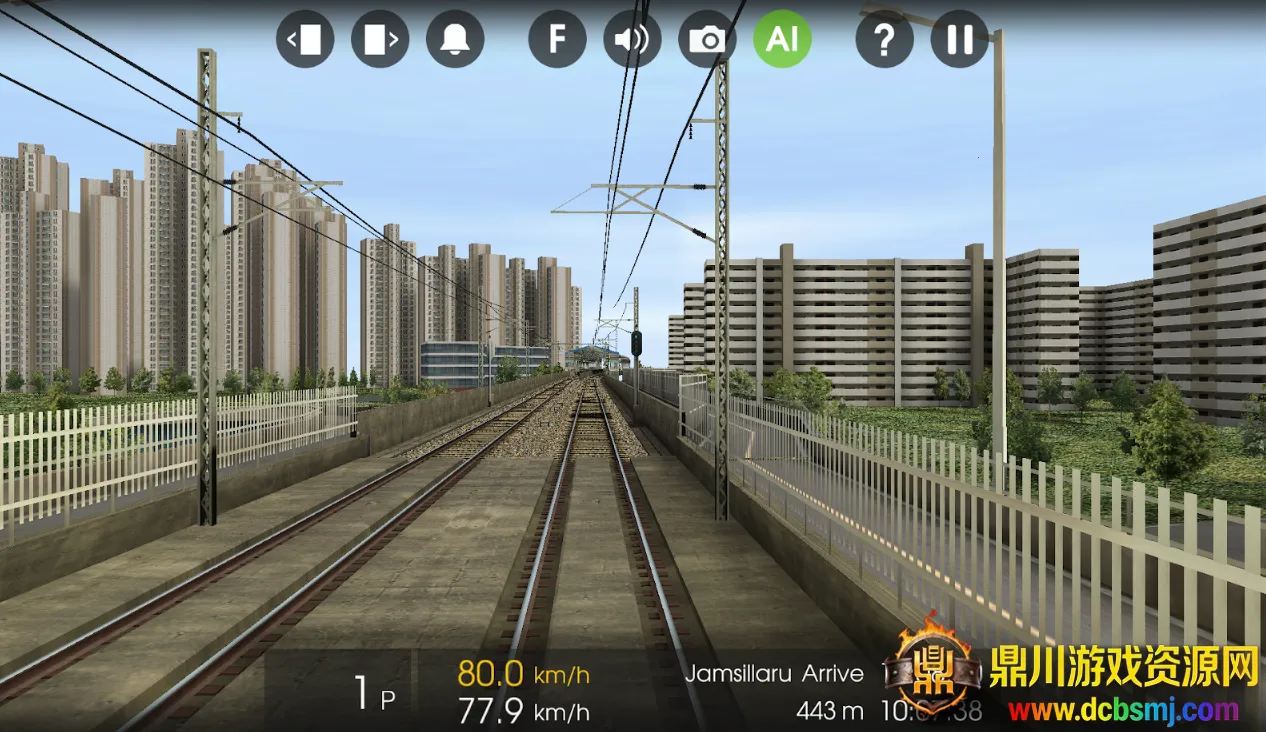The image size is (1266, 732).
Task: Tap the F button
Action: (x=557, y=39)
